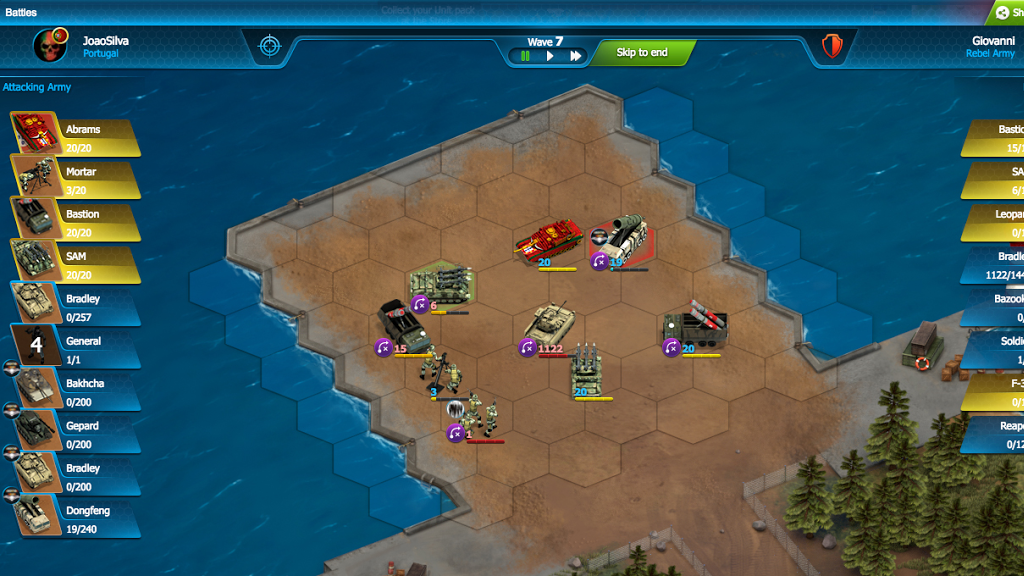1024x576 pixels.
Task: Click the Skip to end button
Action: click(641, 53)
